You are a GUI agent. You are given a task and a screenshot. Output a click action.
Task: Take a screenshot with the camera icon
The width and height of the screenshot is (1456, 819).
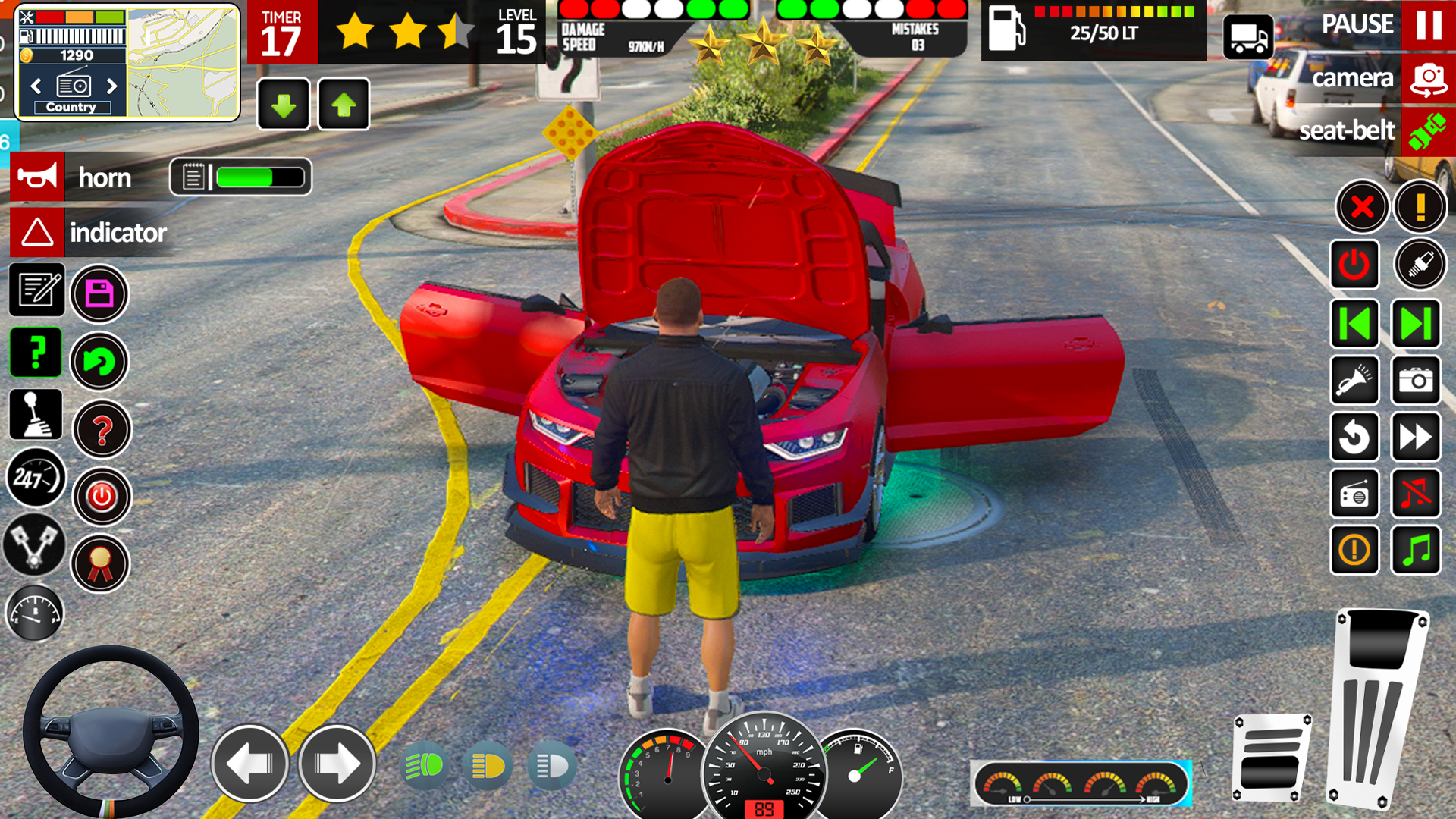tap(1415, 380)
